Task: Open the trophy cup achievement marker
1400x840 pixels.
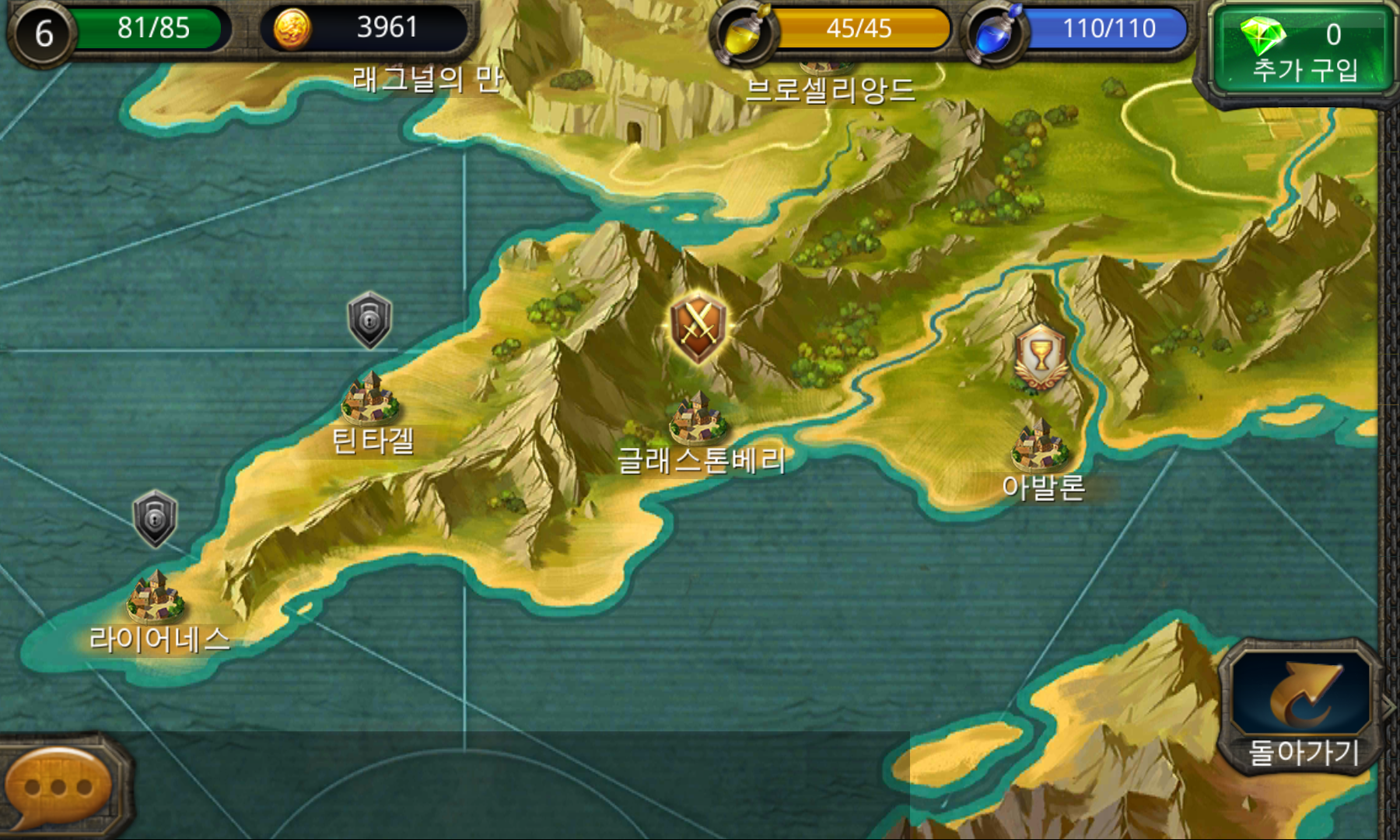Action: click(1042, 355)
